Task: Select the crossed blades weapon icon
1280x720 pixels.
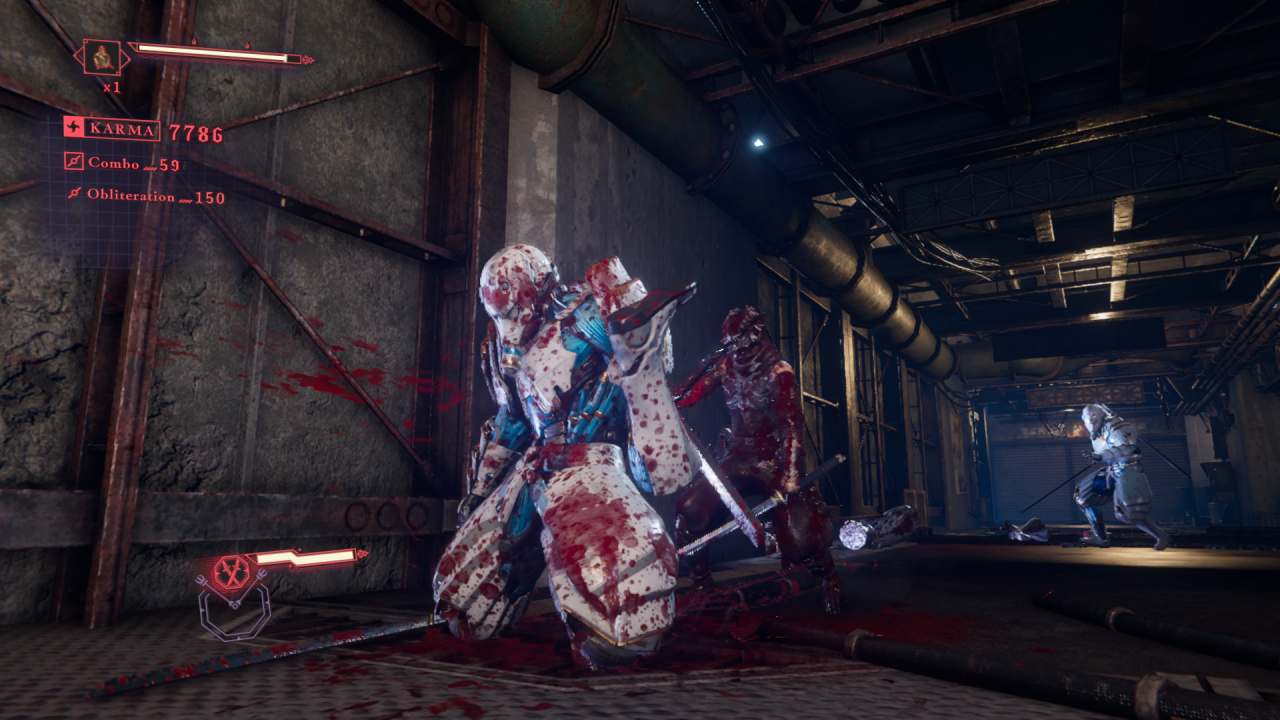Action: coord(231,572)
